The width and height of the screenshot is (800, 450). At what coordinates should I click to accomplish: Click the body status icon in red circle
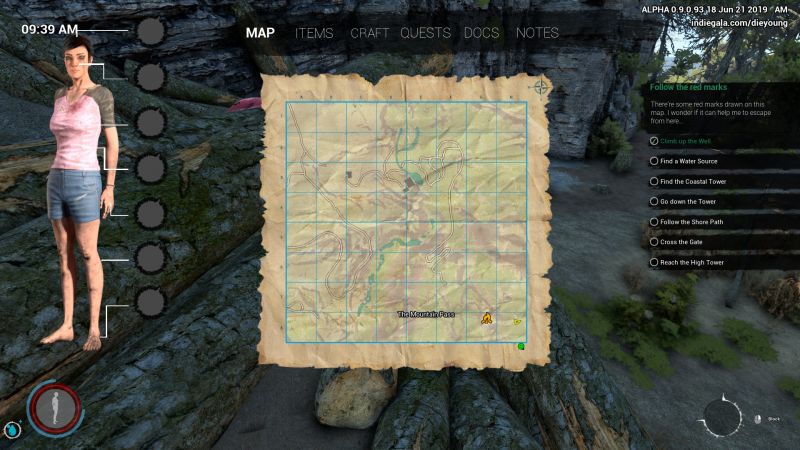(x=54, y=408)
